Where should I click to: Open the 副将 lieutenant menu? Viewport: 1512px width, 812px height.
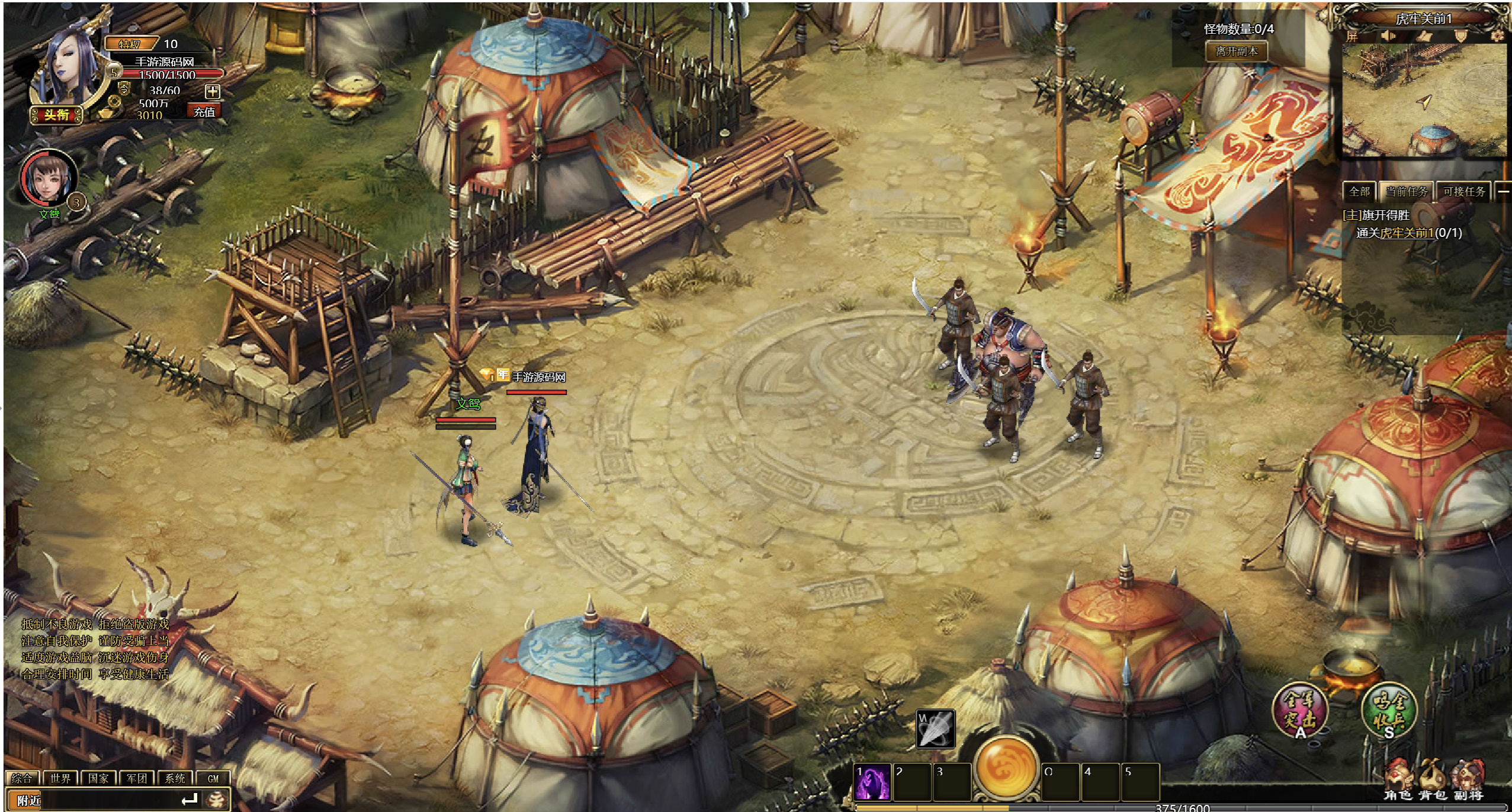pos(1468,782)
